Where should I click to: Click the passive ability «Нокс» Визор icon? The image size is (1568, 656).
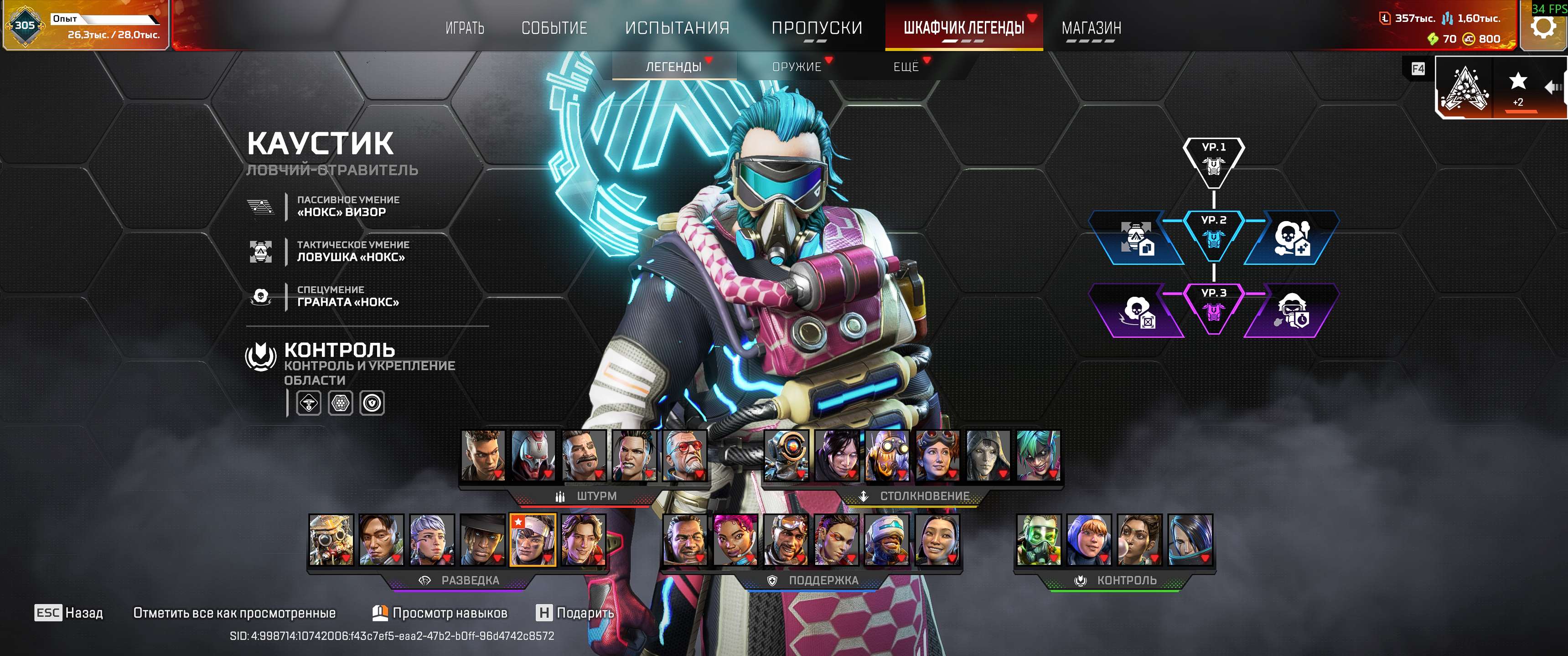[x=262, y=208]
